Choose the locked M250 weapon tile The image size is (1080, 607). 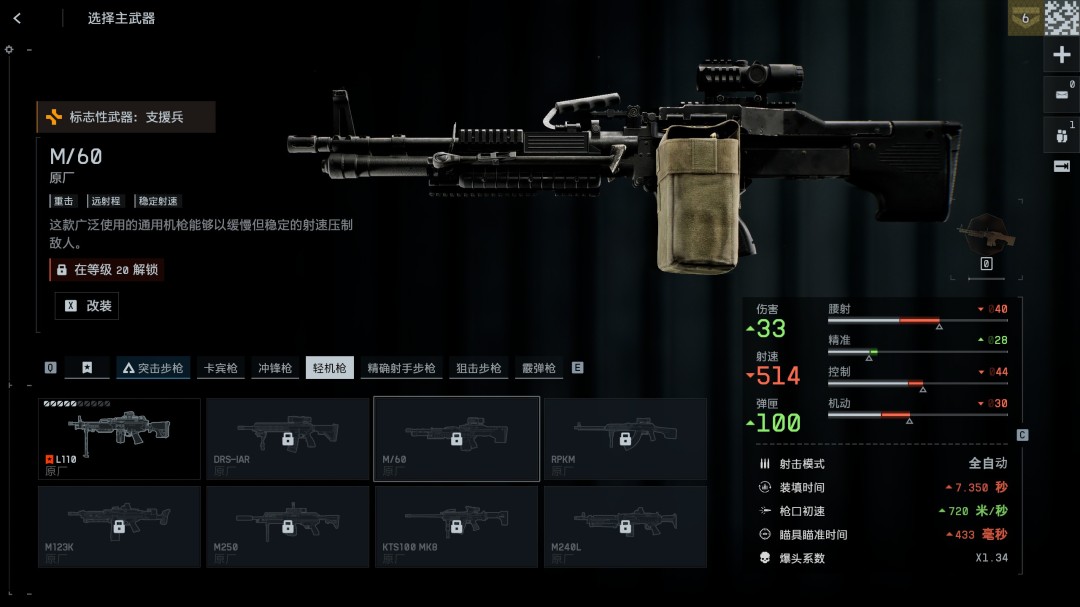coord(288,526)
